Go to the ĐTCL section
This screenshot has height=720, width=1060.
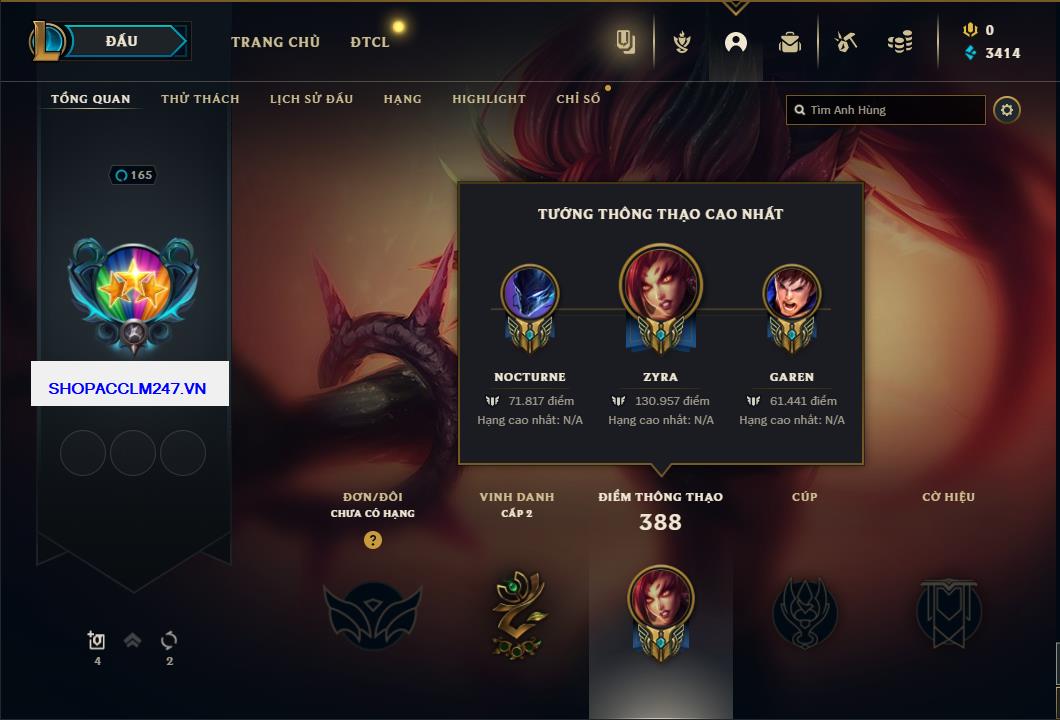click(370, 42)
